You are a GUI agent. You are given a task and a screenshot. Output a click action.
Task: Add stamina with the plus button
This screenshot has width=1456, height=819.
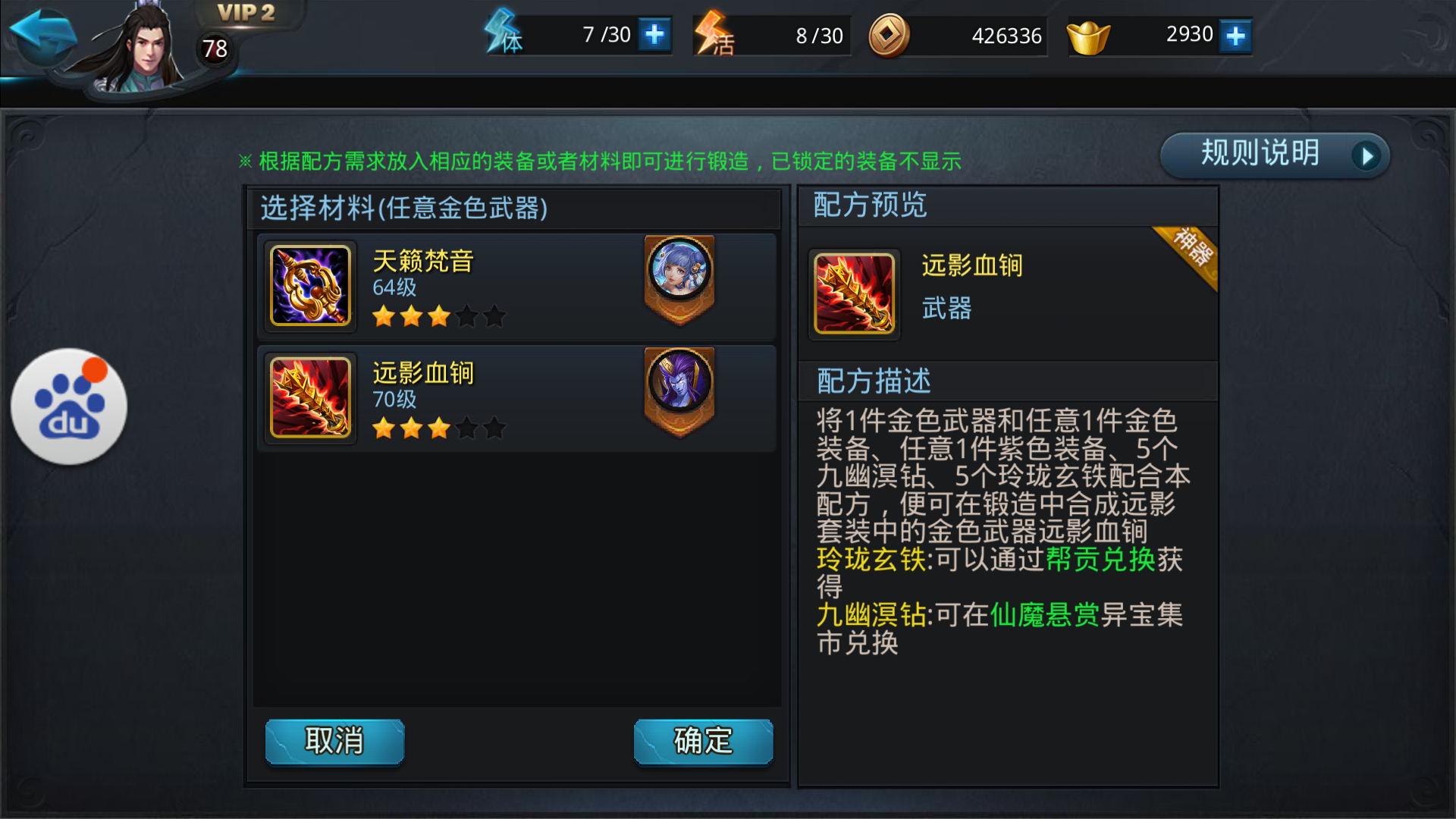pos(654,35)
